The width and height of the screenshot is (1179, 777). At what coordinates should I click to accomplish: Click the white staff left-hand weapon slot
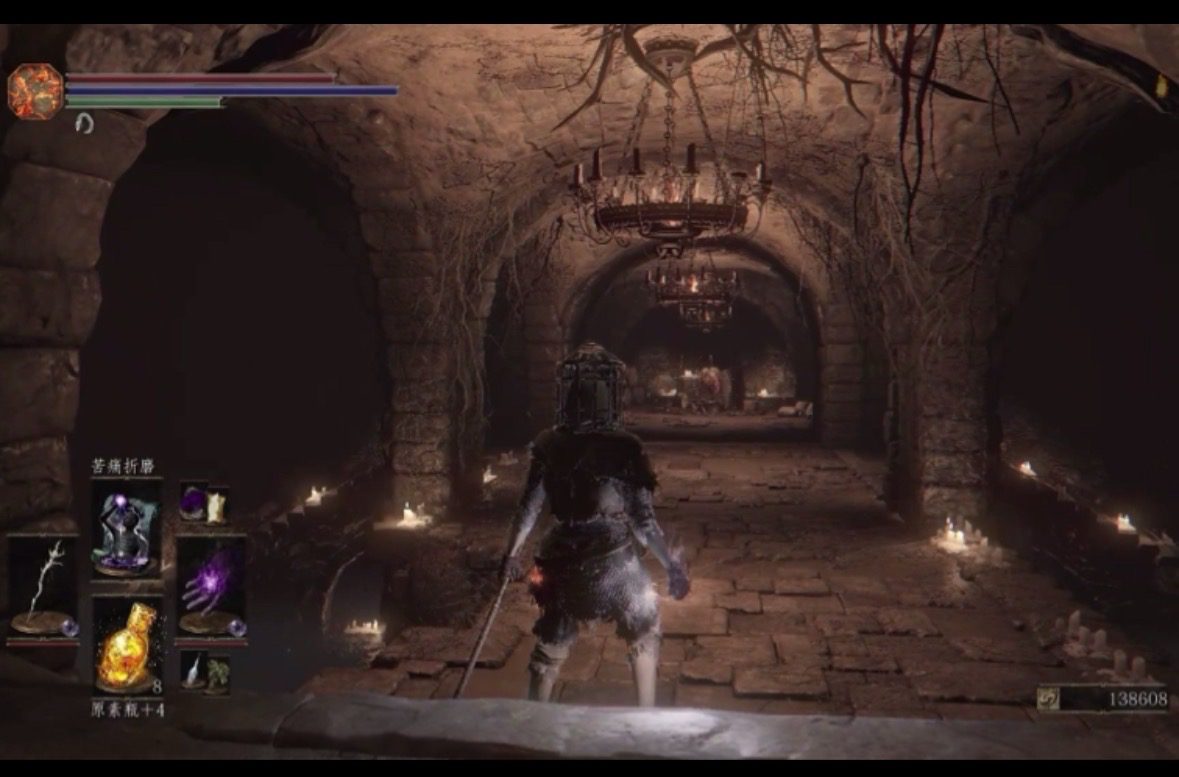point(42,588)
